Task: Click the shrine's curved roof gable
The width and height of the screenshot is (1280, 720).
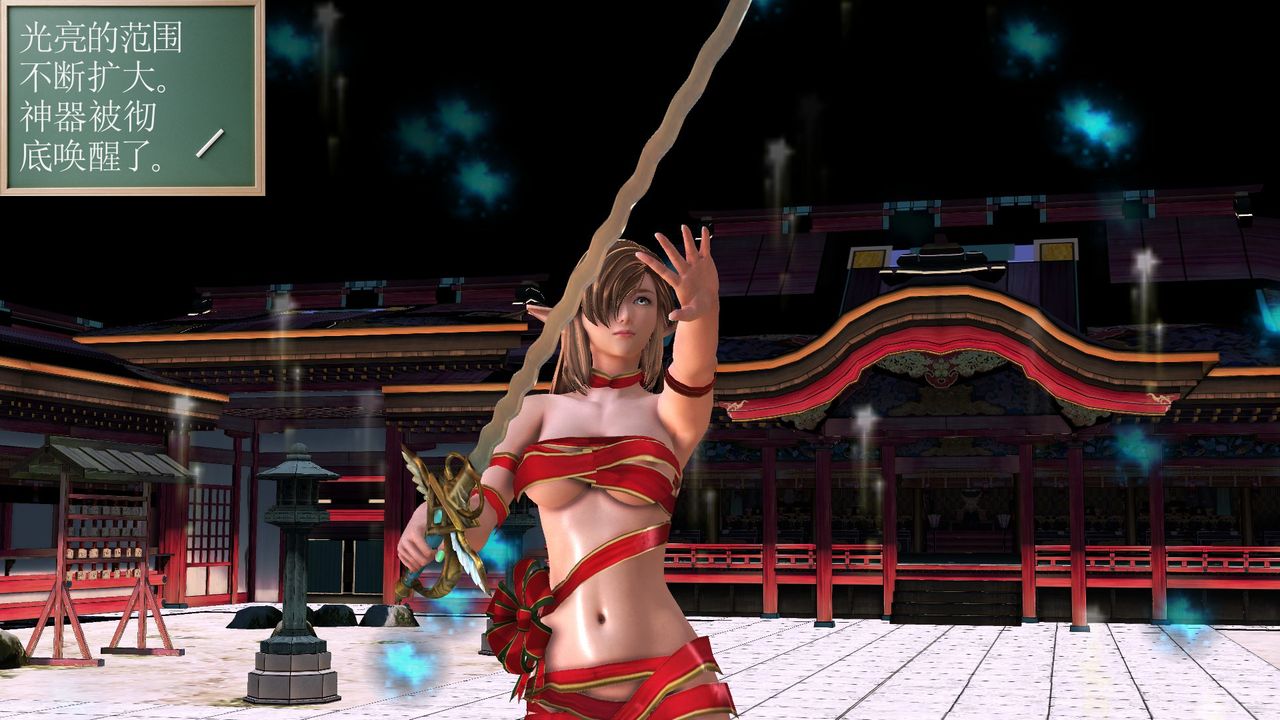Action: click(x=950, y=320)
